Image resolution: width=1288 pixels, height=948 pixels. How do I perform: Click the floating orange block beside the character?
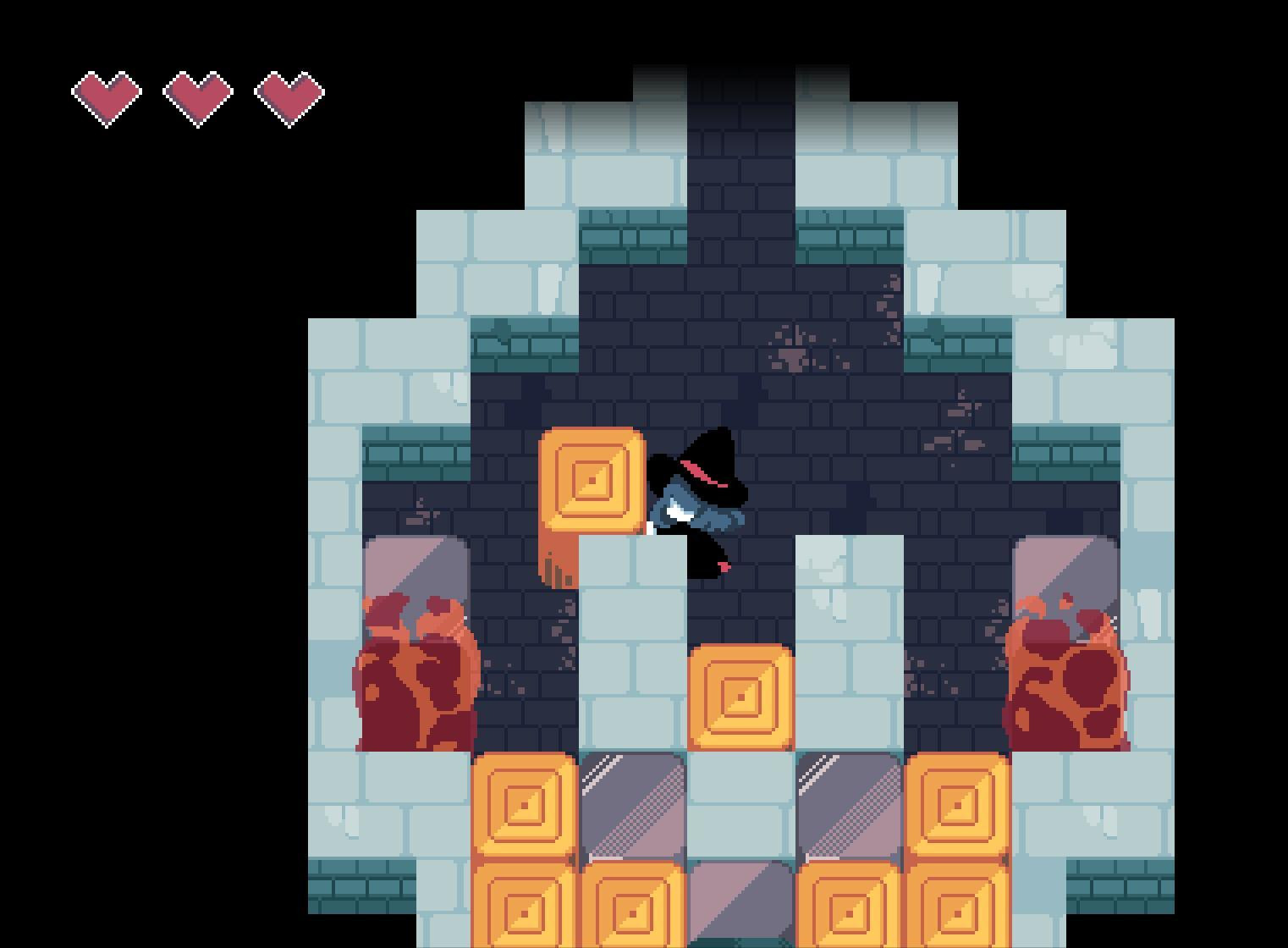pyautogui.click(x=590, y=479)
